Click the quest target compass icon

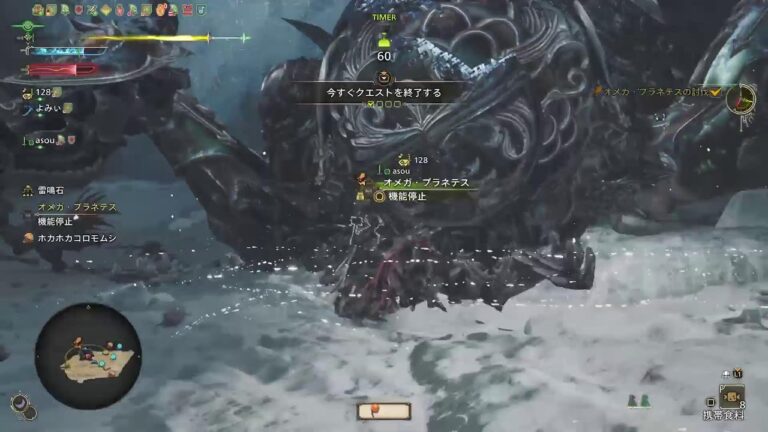tap(741, 97)
